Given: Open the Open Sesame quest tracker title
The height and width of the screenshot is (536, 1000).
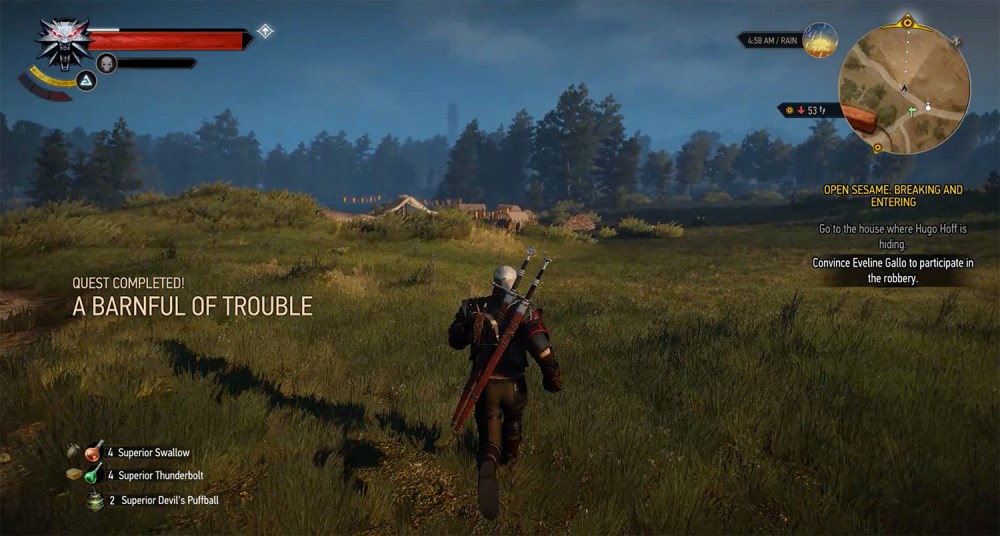Looking at the screenshot, I should (893, 195).
